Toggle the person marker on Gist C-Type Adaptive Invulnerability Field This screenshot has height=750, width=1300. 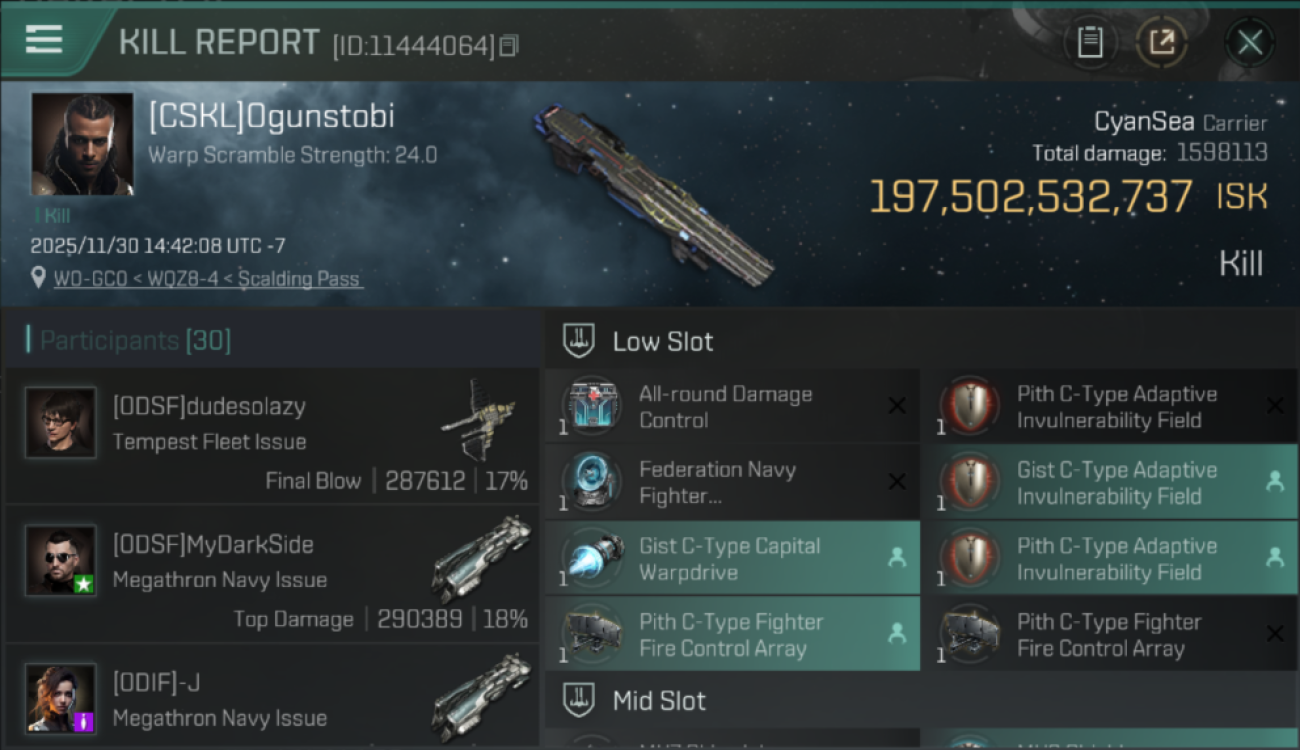pyautogui.click(x=1275, y=481)
